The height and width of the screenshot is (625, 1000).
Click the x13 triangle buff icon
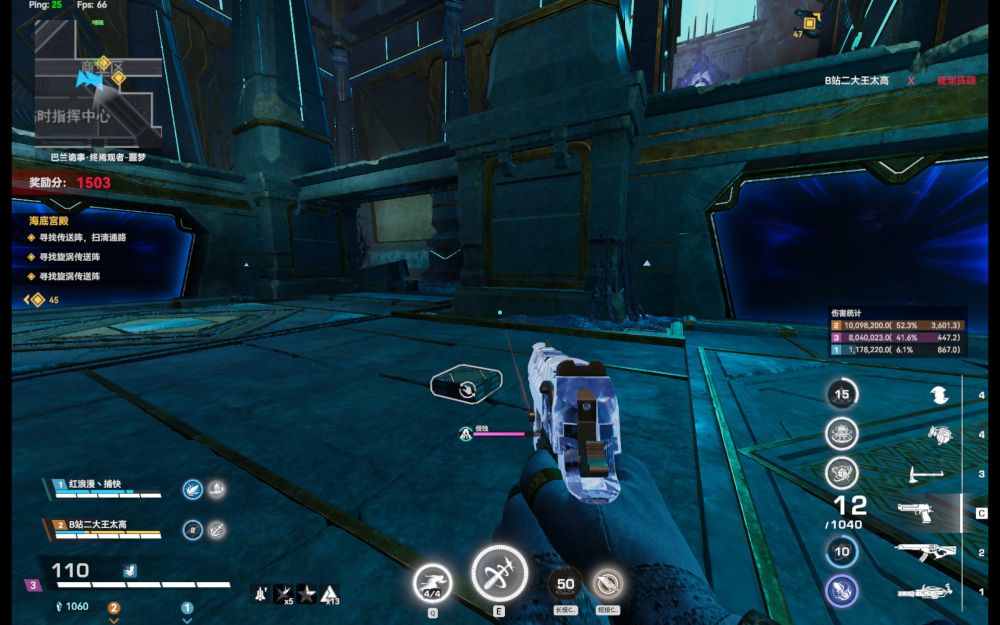click(328, 594)
